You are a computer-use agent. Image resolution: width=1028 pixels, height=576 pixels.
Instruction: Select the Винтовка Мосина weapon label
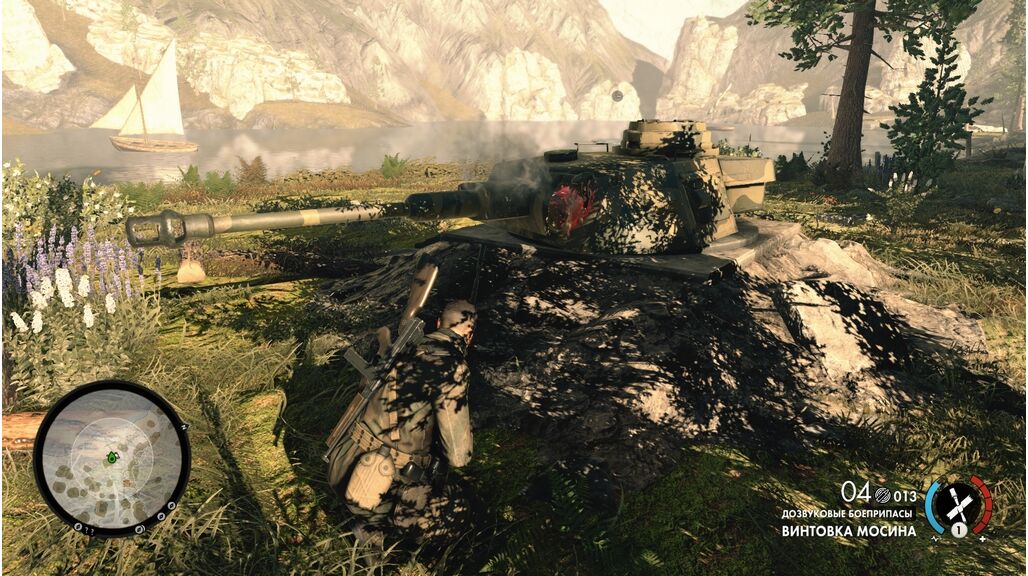point(849,531)
